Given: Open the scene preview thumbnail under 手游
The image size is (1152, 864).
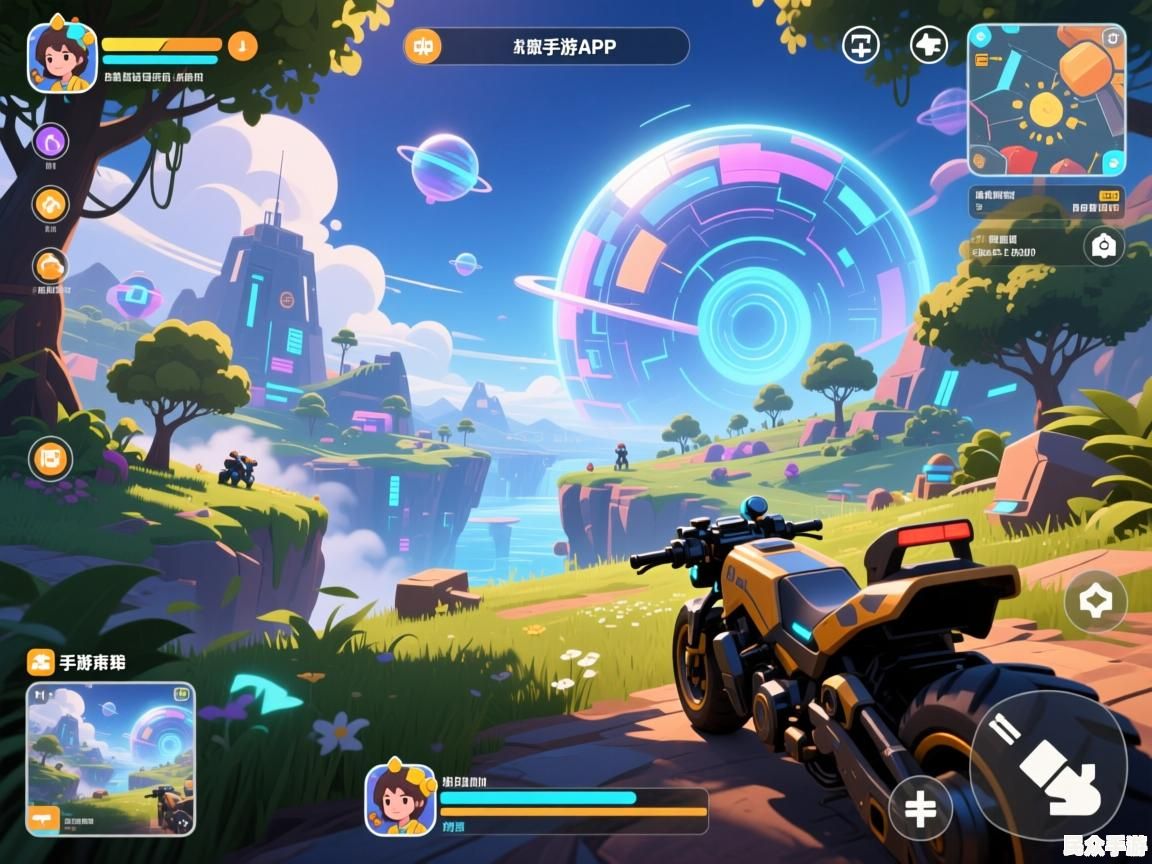Looking at the screenshot, I should [x=110, y=758].
